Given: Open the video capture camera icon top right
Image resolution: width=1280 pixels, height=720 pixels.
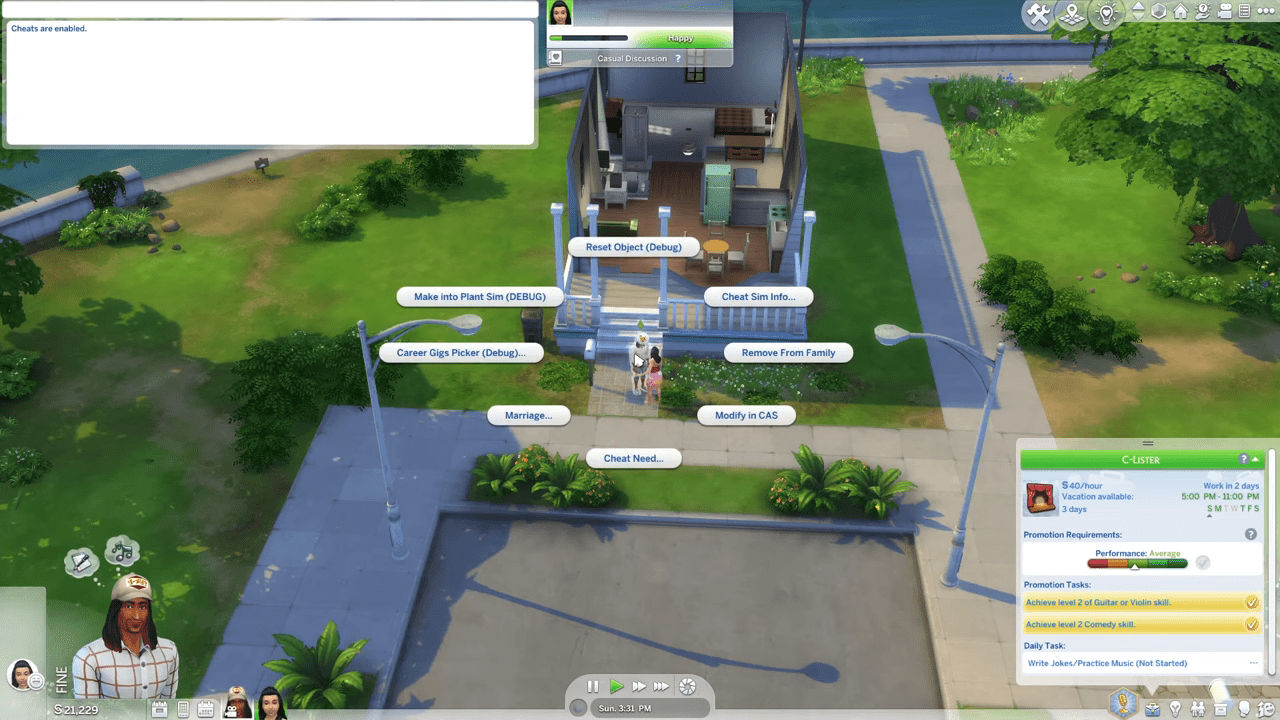Looking at the screenshot, I should click(1224, 13).
